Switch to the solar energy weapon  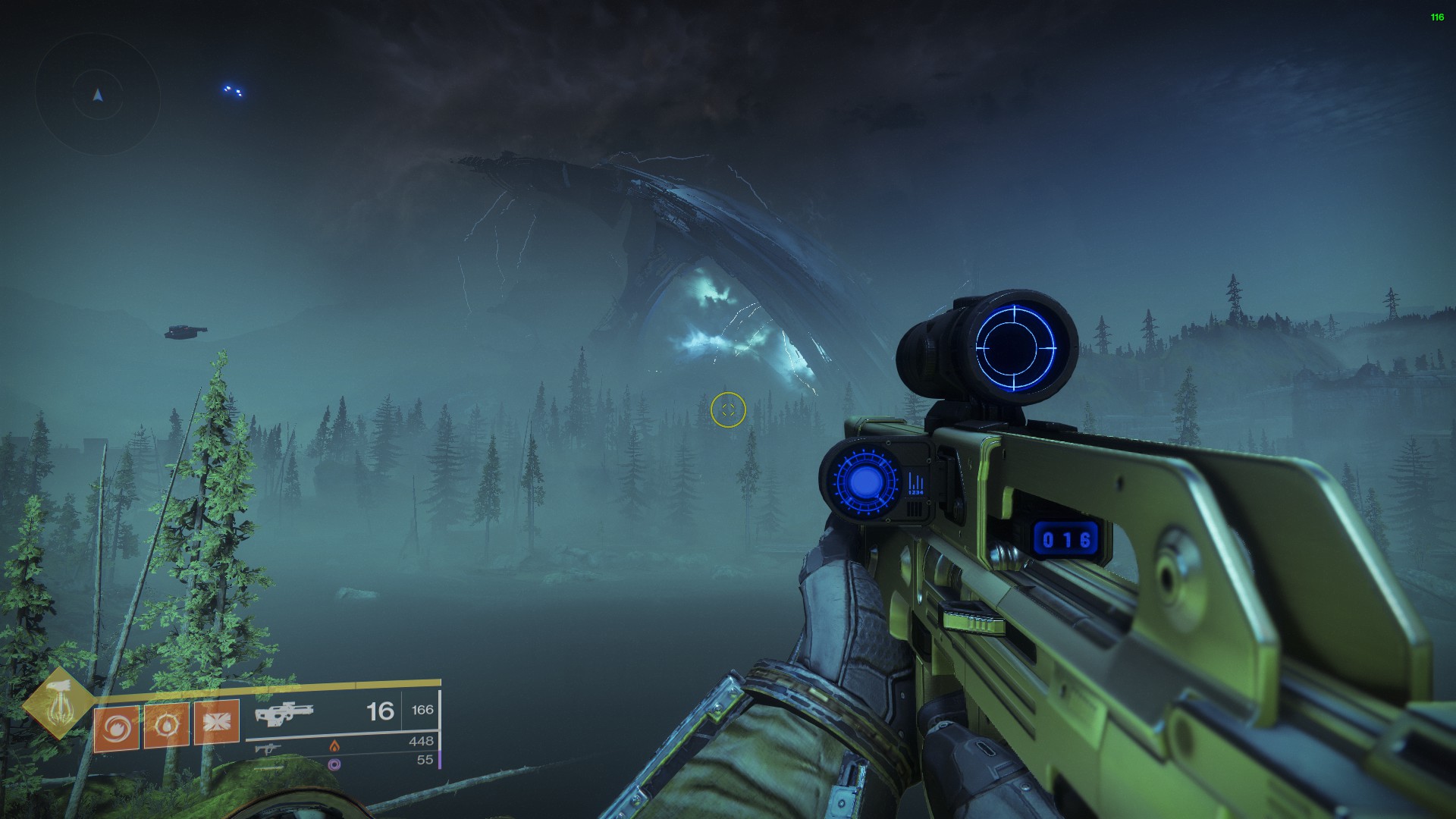(268, 747)
